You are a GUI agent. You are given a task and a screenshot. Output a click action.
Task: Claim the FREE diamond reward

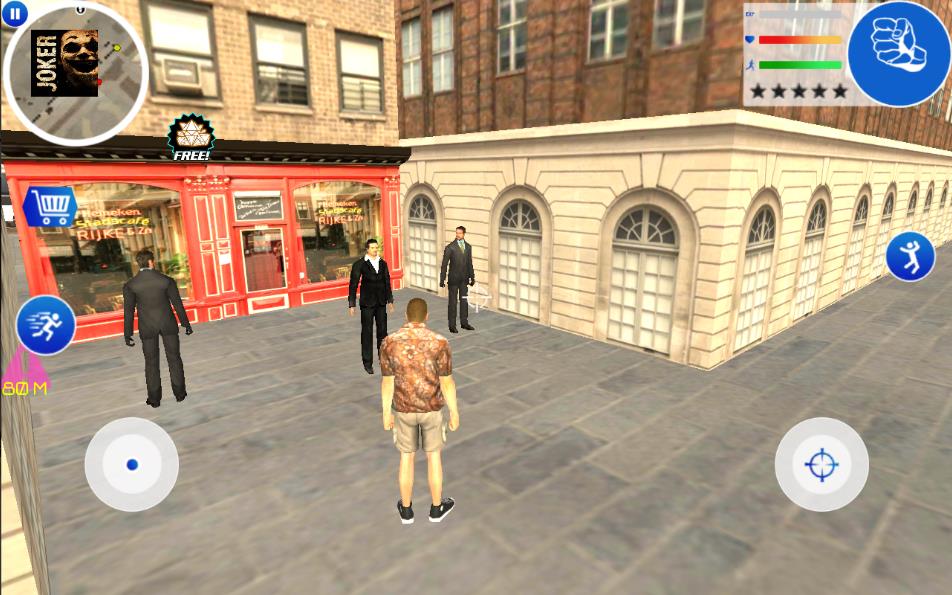[189, 138]
